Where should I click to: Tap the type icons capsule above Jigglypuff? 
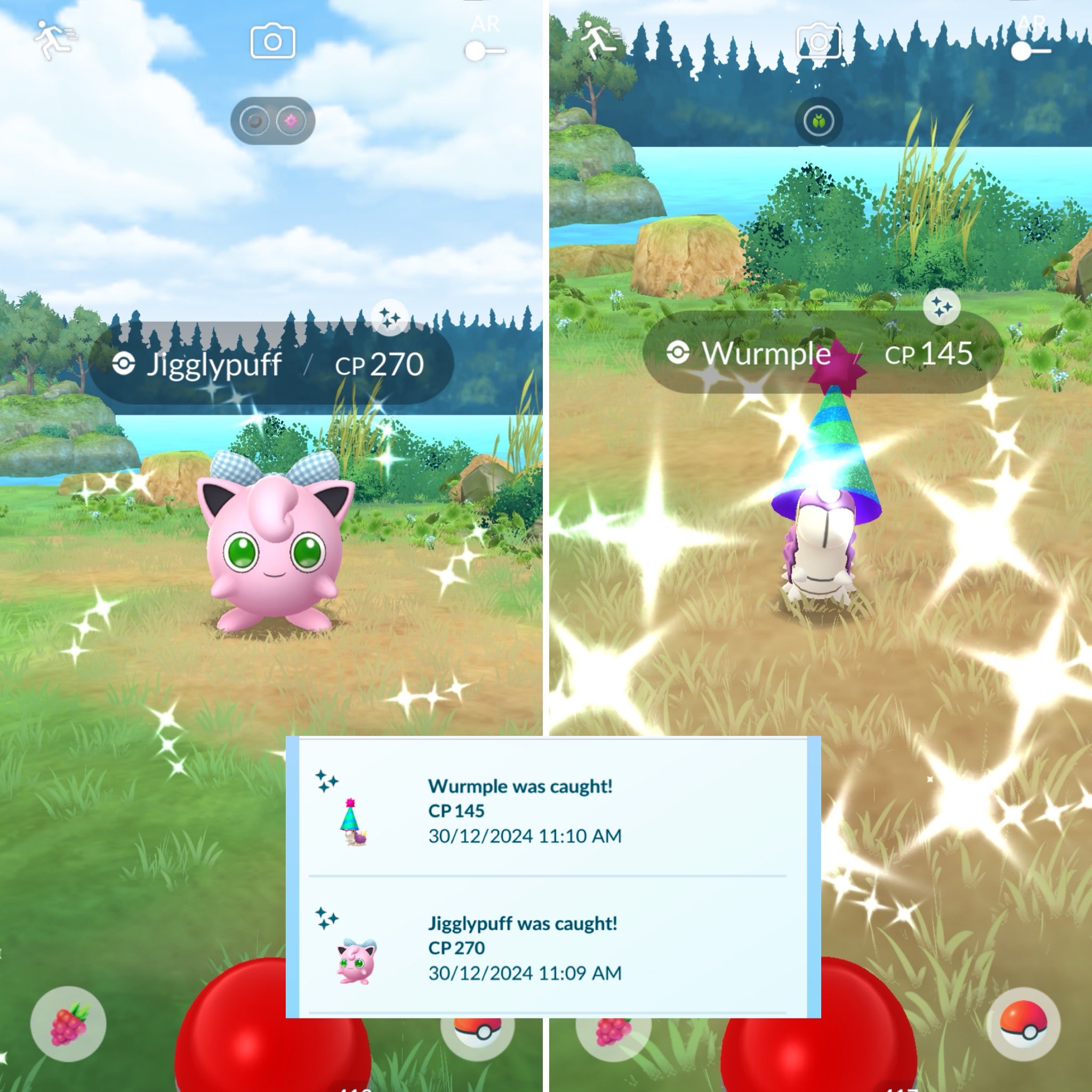tap(272, 121)
